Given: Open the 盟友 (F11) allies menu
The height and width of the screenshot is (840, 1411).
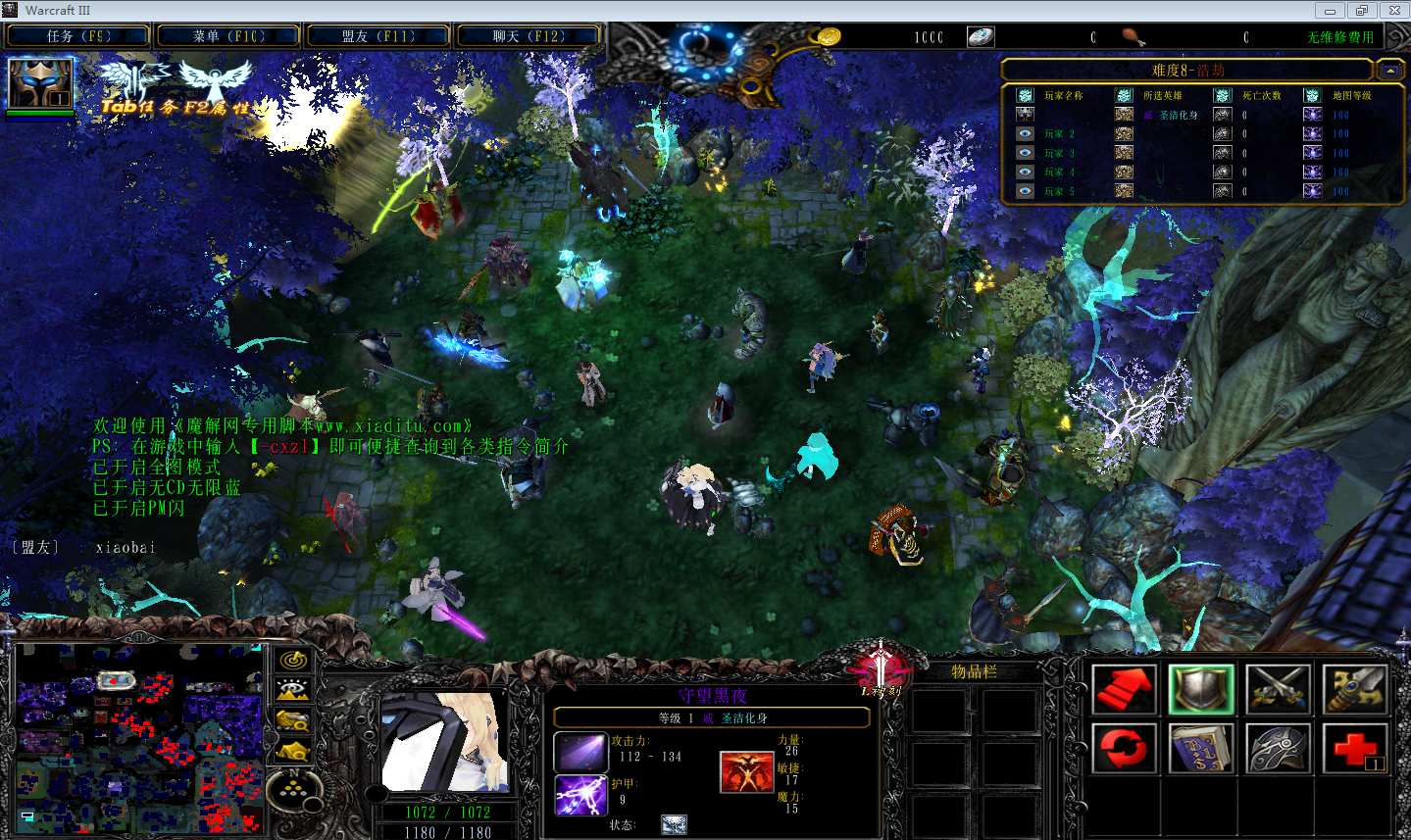Looking at the screenshot, I should [378, 36].
